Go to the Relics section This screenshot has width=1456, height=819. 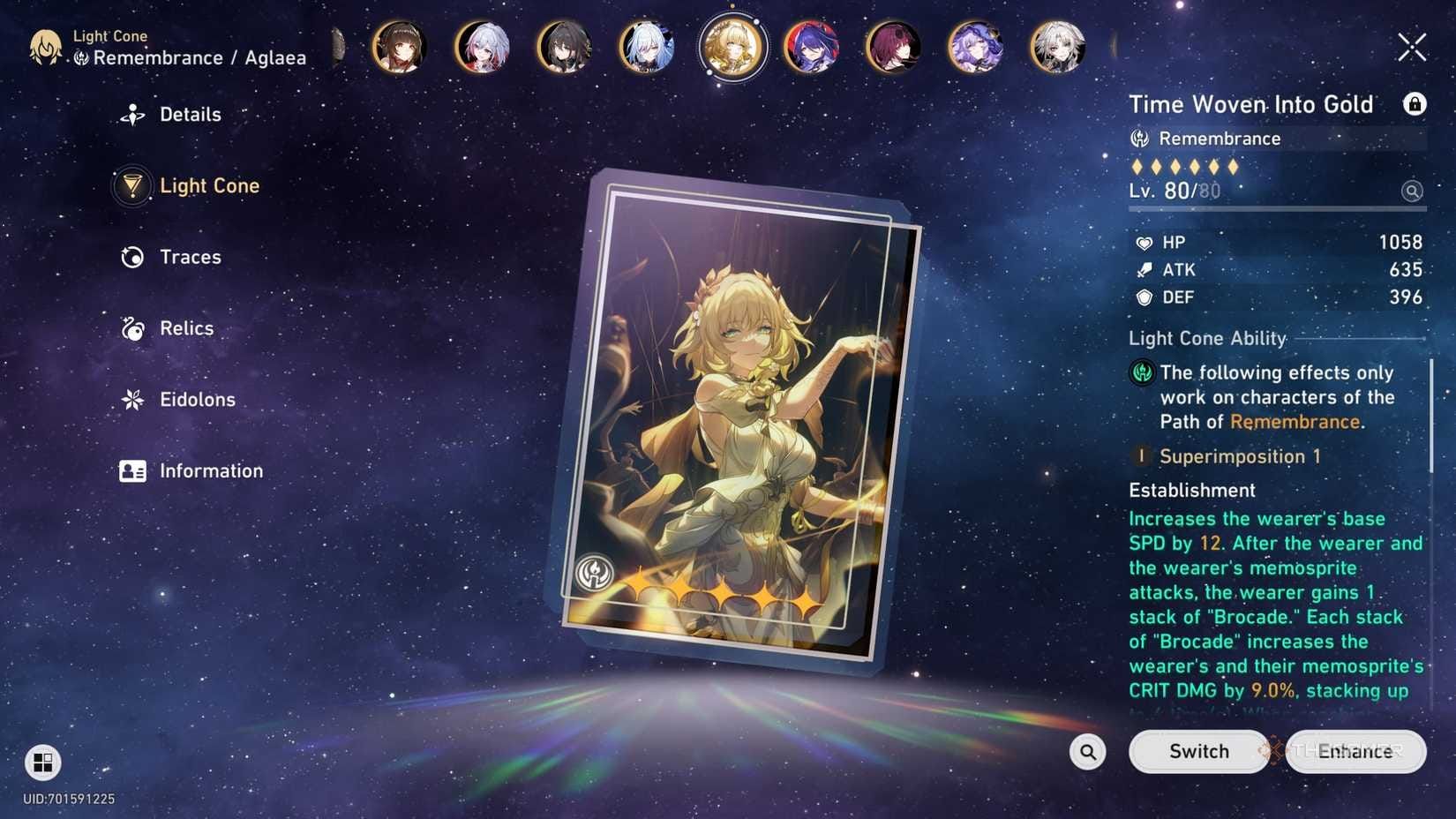tap(185, 328)
